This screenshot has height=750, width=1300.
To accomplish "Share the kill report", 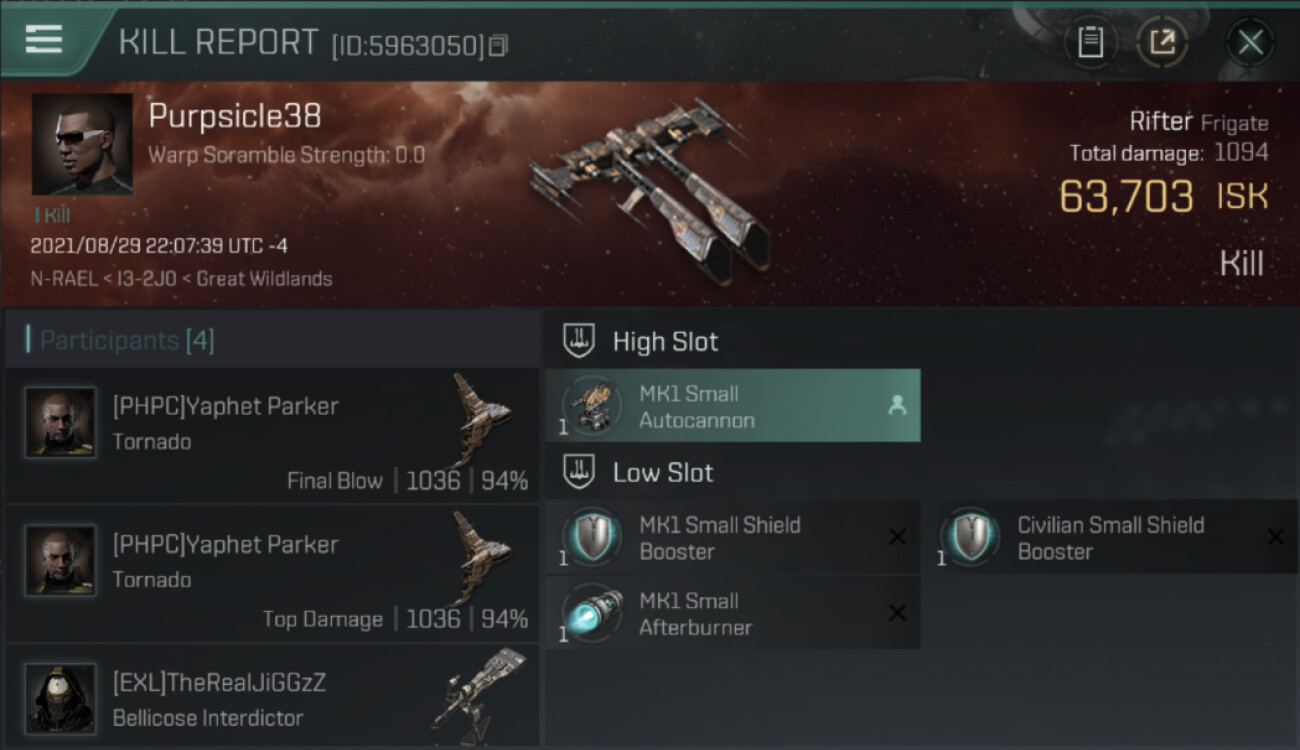I will click(1162, 42).
